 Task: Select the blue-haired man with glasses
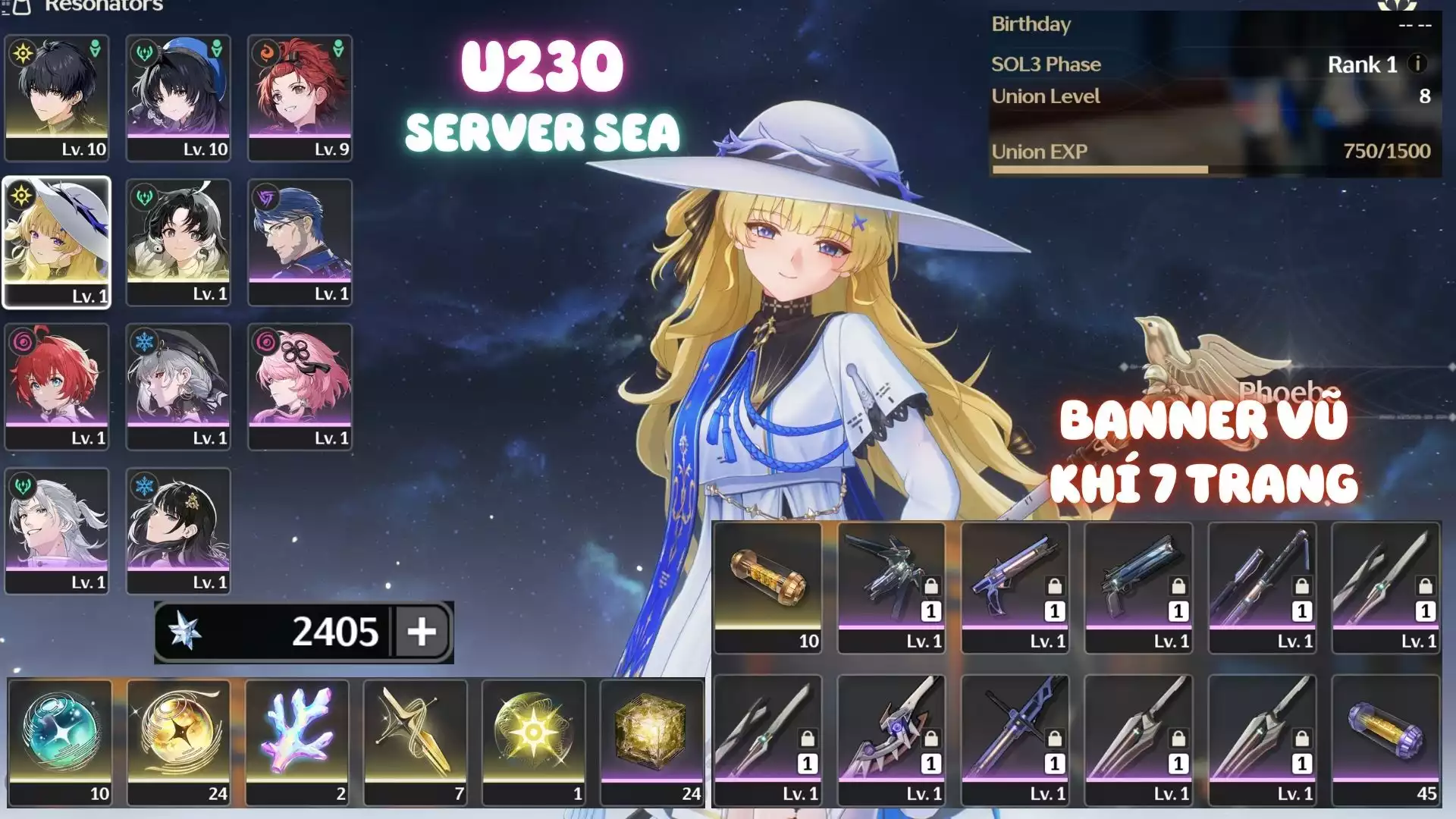pyautogui.click(x=300, y=241)
